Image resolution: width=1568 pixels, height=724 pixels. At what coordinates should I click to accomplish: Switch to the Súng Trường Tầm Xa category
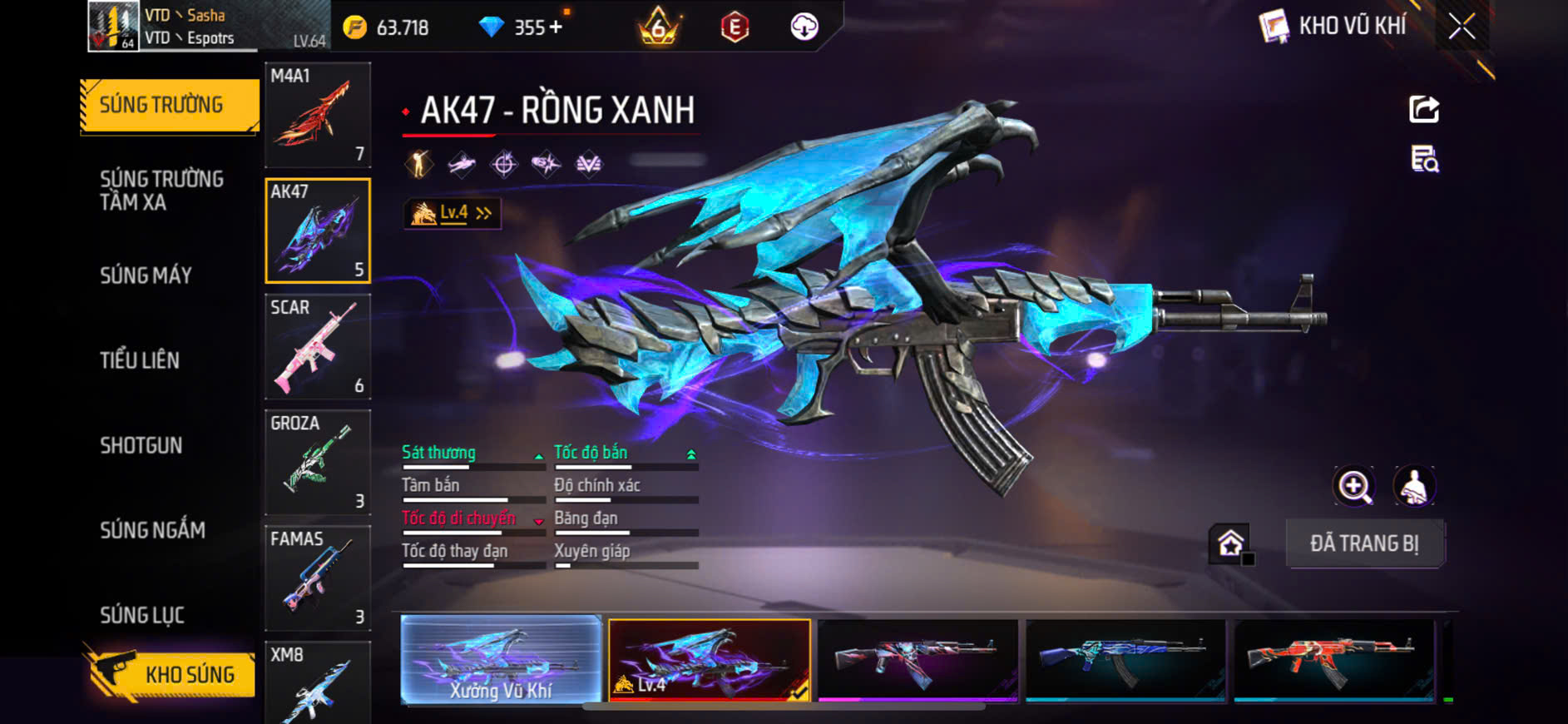(161, 191)
